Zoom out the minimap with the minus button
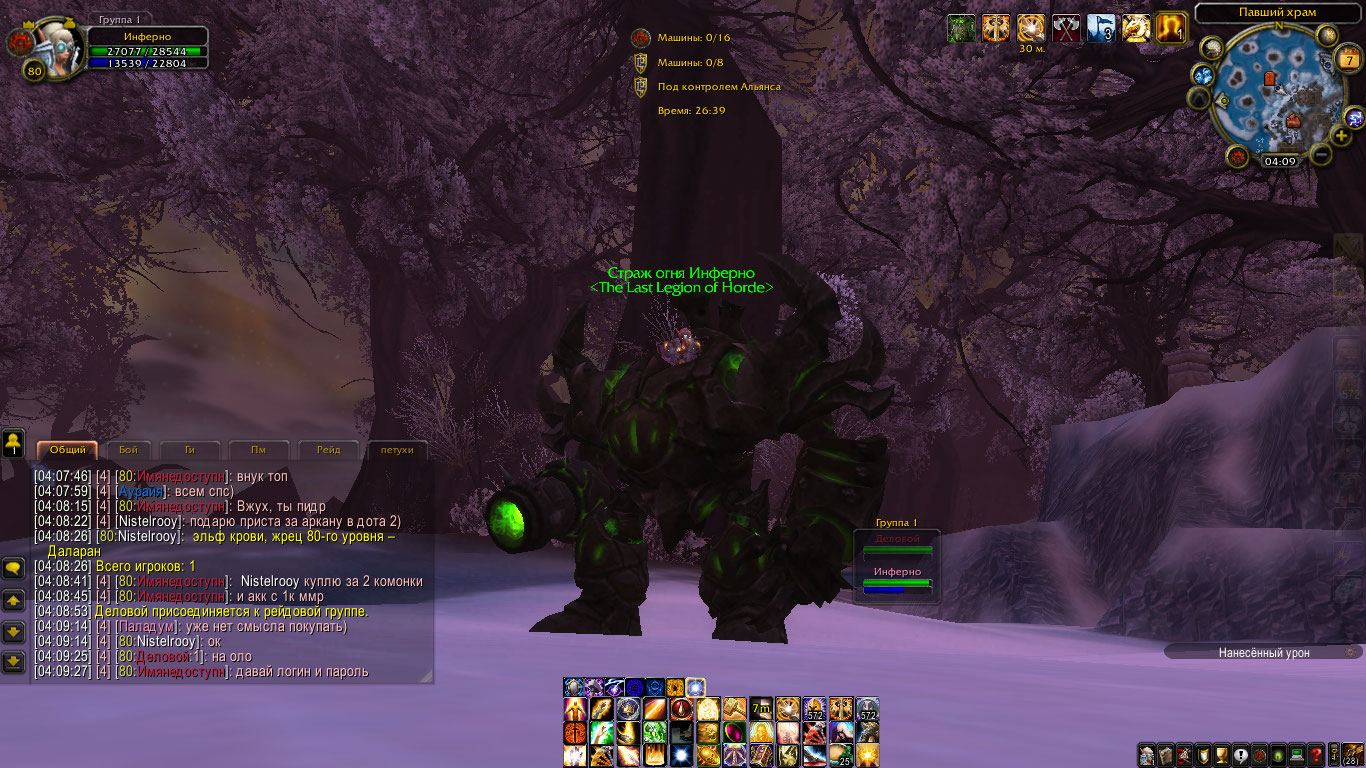Viewport: 1366px width, 768px height. [x=1321, y=155]
